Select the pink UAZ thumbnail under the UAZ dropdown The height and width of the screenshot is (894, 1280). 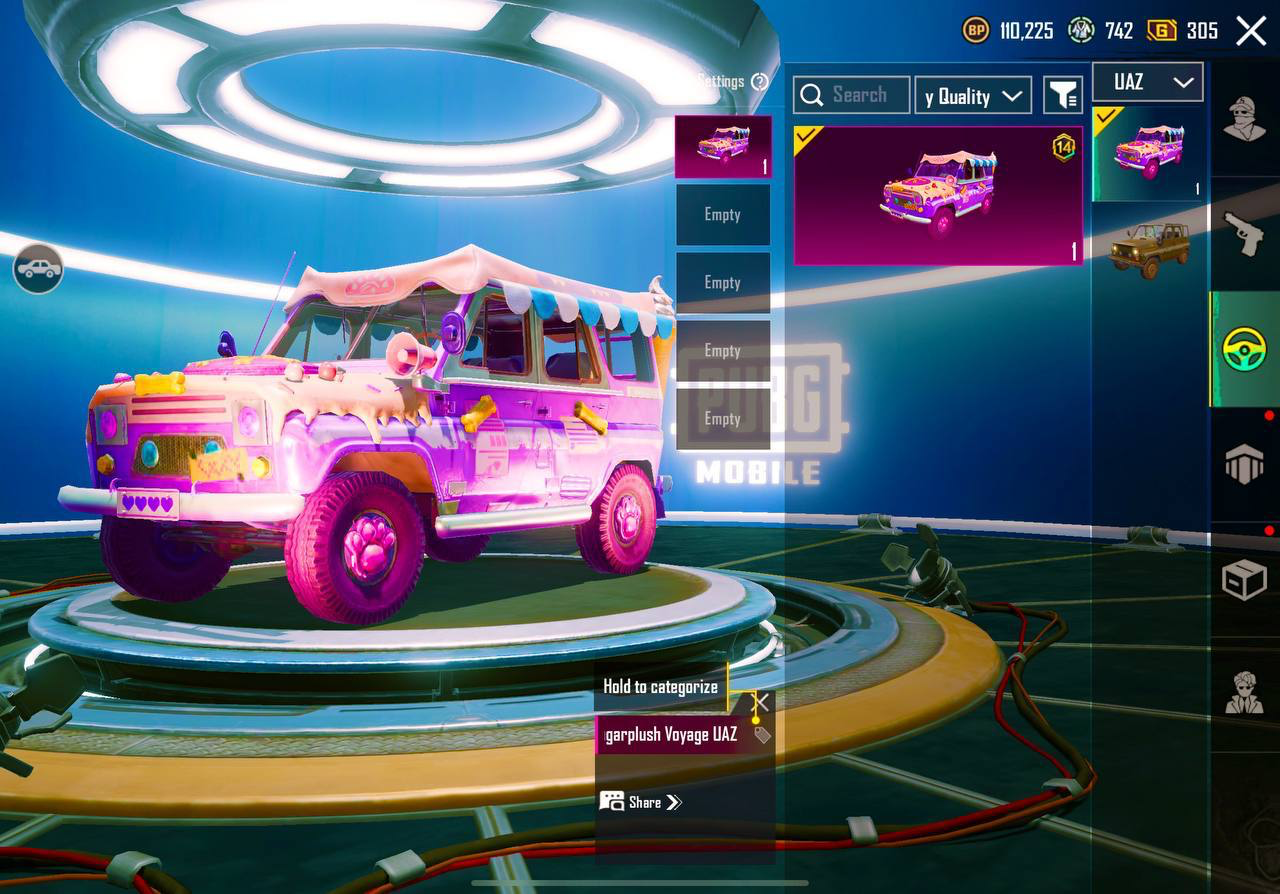coord(1148,153)
